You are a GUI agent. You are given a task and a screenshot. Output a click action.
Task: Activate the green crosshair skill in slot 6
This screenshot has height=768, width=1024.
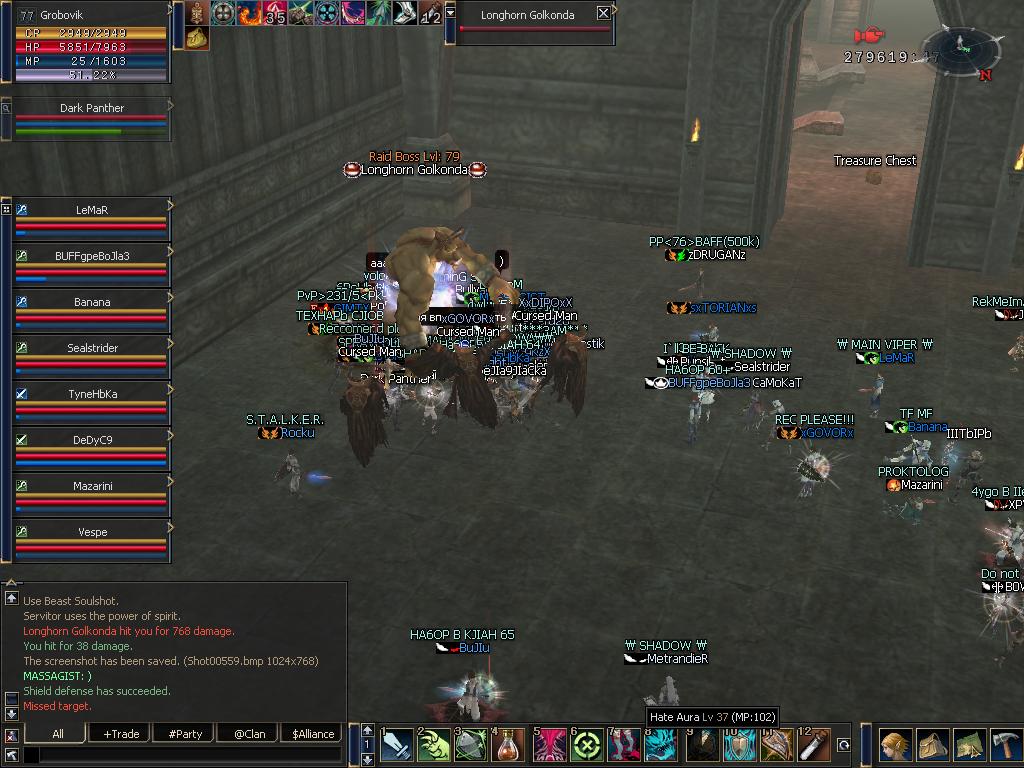(586, 746)
